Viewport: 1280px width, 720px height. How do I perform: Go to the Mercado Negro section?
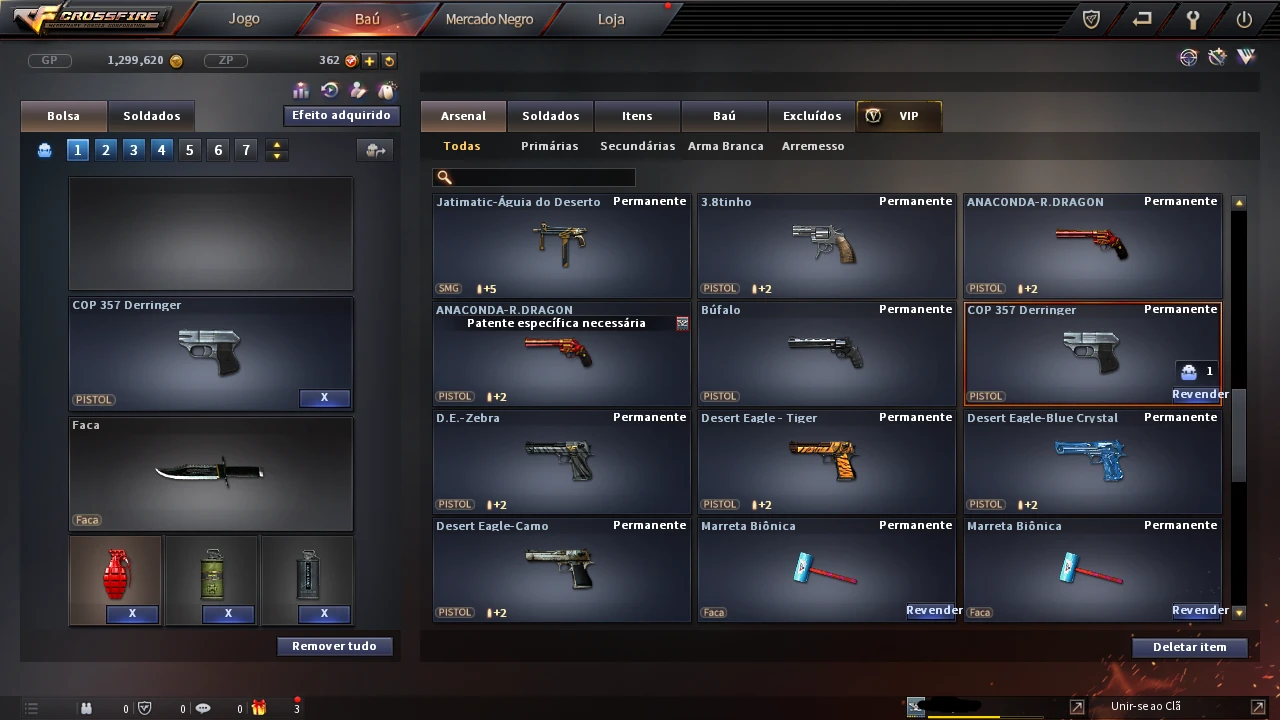pyautogui.click(x=489, y=19)
